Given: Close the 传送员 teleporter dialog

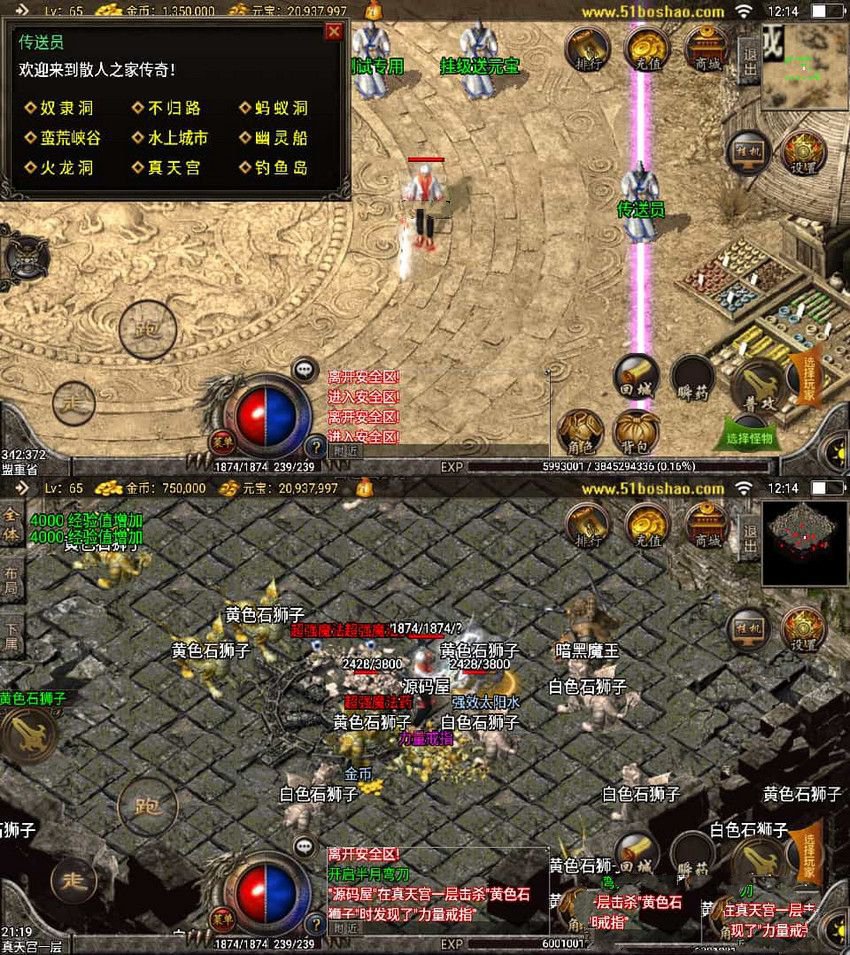Looking at the screenshot, I should coord(334,32).
